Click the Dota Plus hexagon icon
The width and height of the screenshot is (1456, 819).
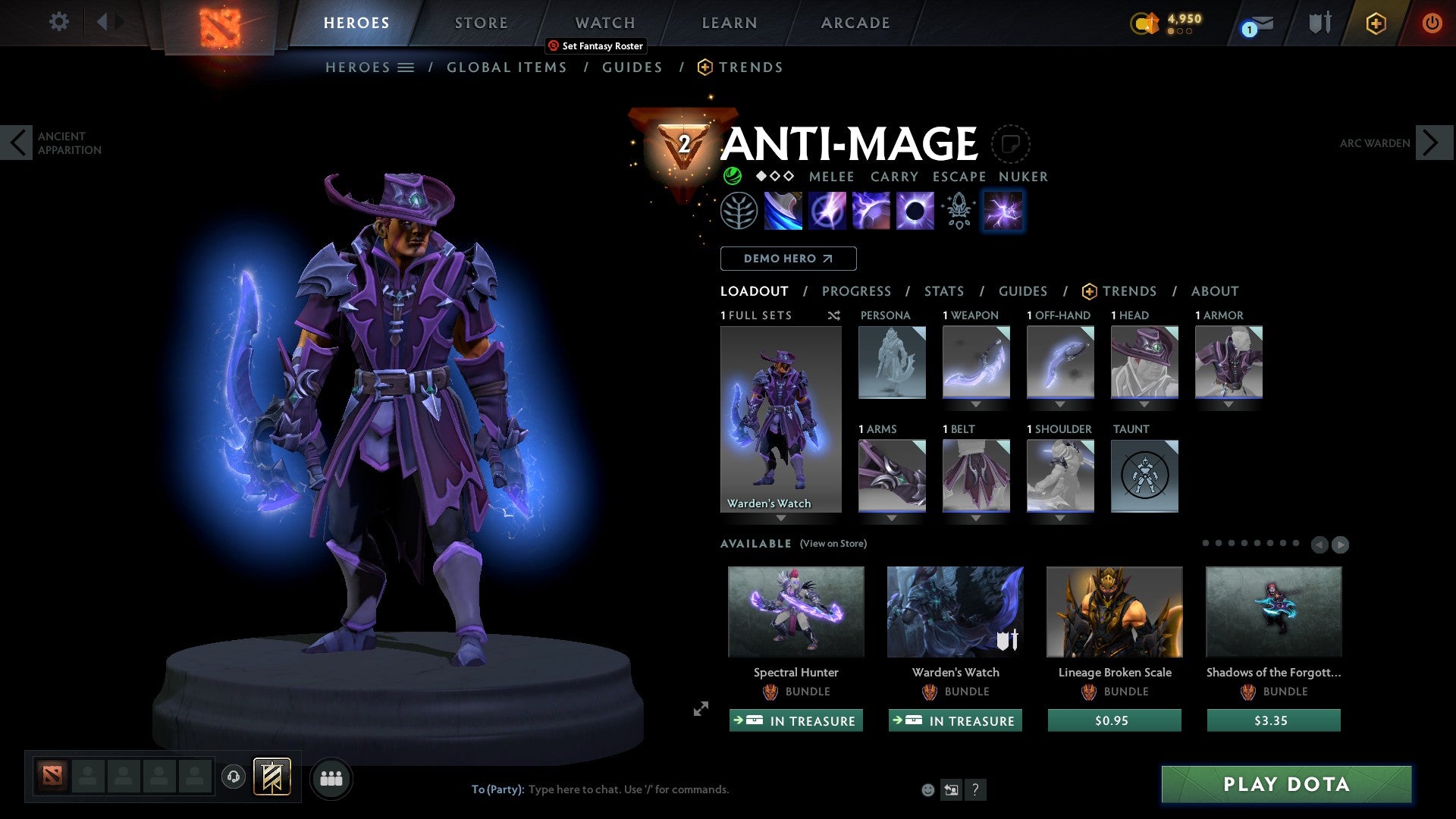point(1376,23)
